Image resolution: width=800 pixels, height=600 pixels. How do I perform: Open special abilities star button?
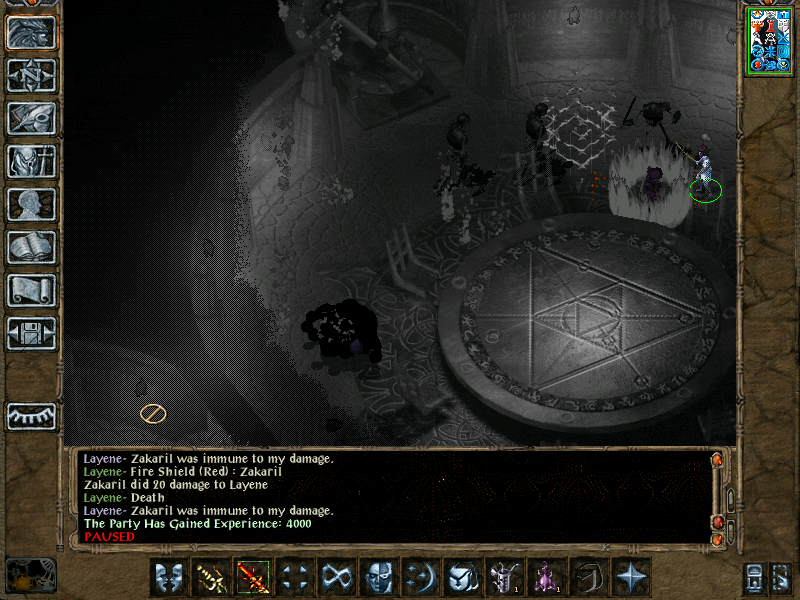(631, 577)
